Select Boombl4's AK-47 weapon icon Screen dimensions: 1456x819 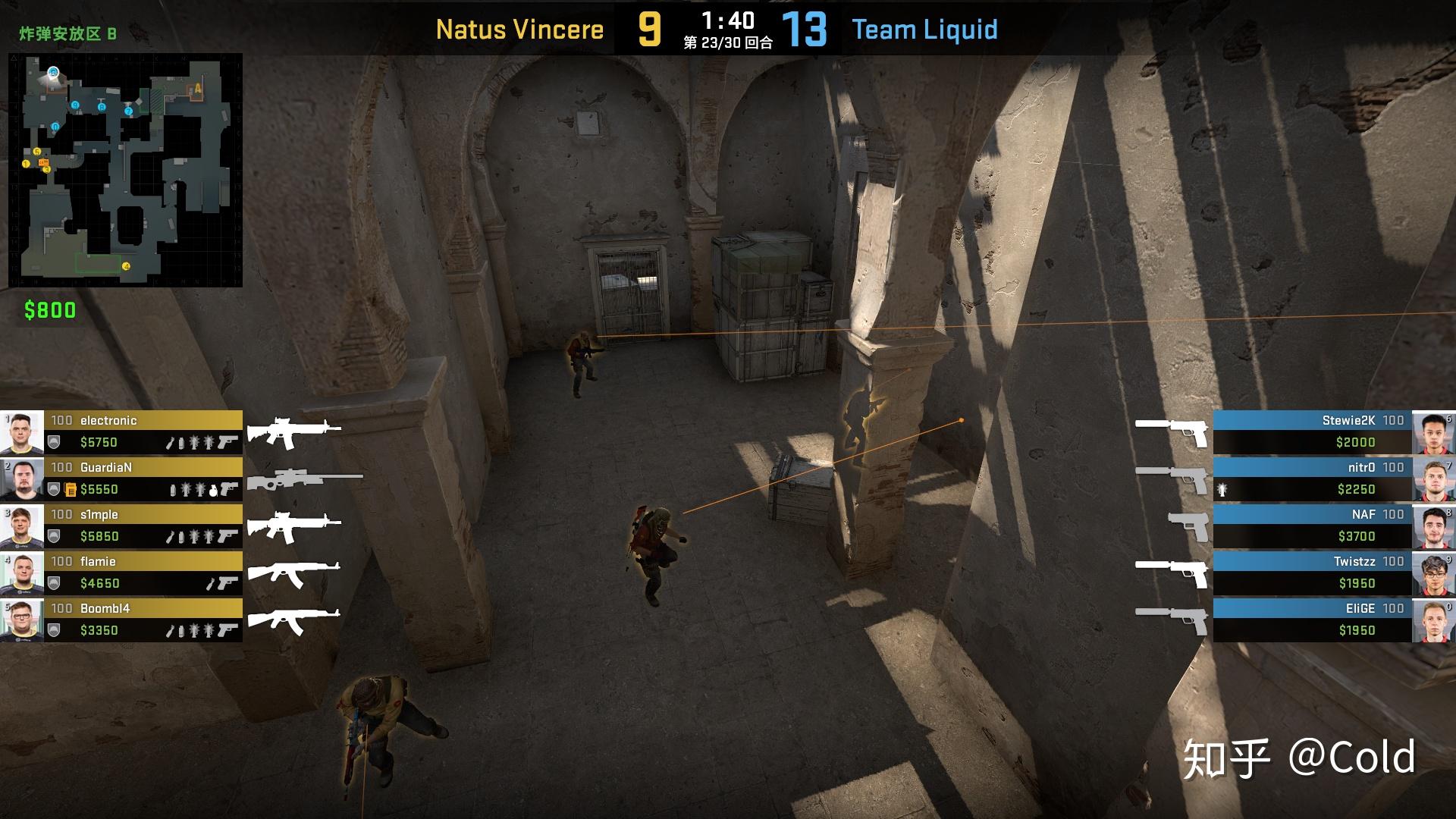click(293, 619)
